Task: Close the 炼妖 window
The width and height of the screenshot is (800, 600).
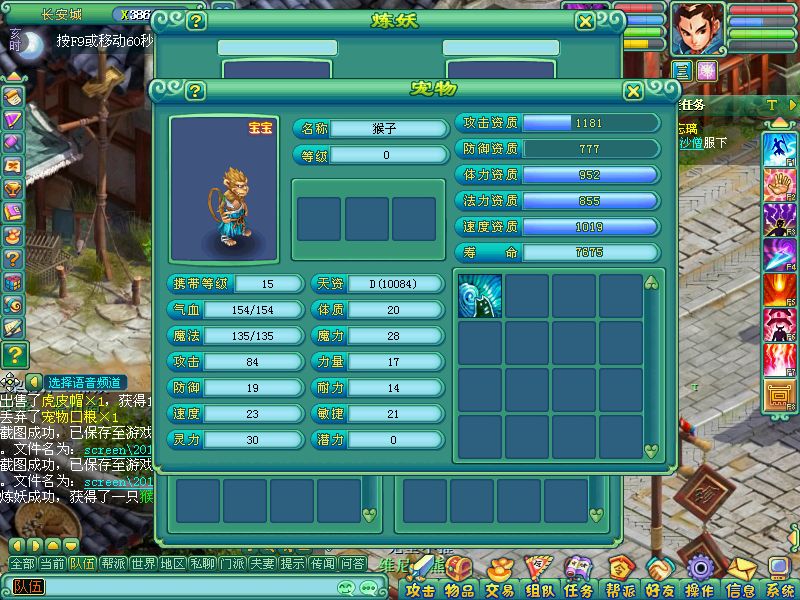Action: (585, 20)
